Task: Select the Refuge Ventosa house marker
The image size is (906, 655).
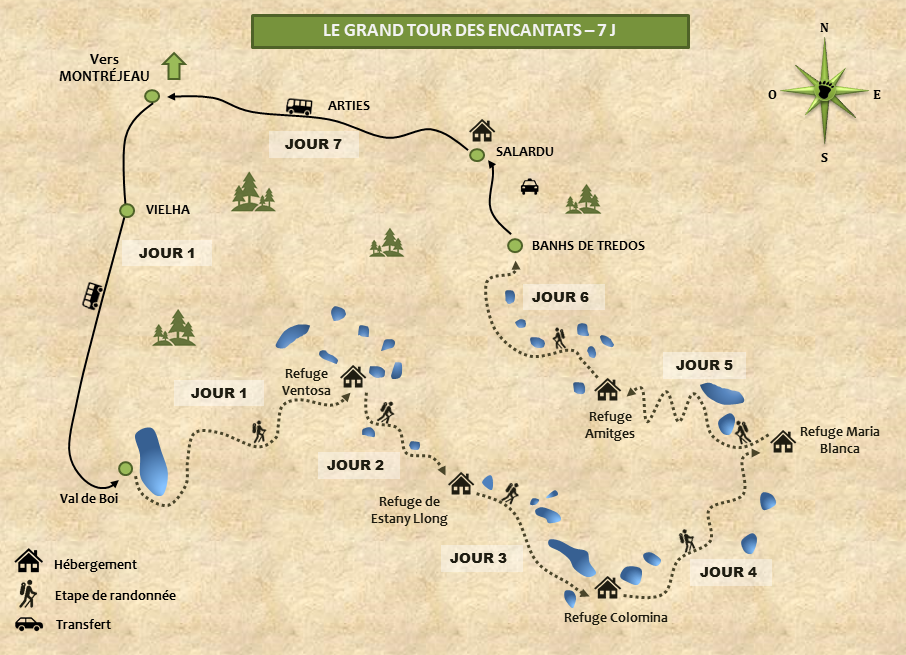Action: [352, 377]
